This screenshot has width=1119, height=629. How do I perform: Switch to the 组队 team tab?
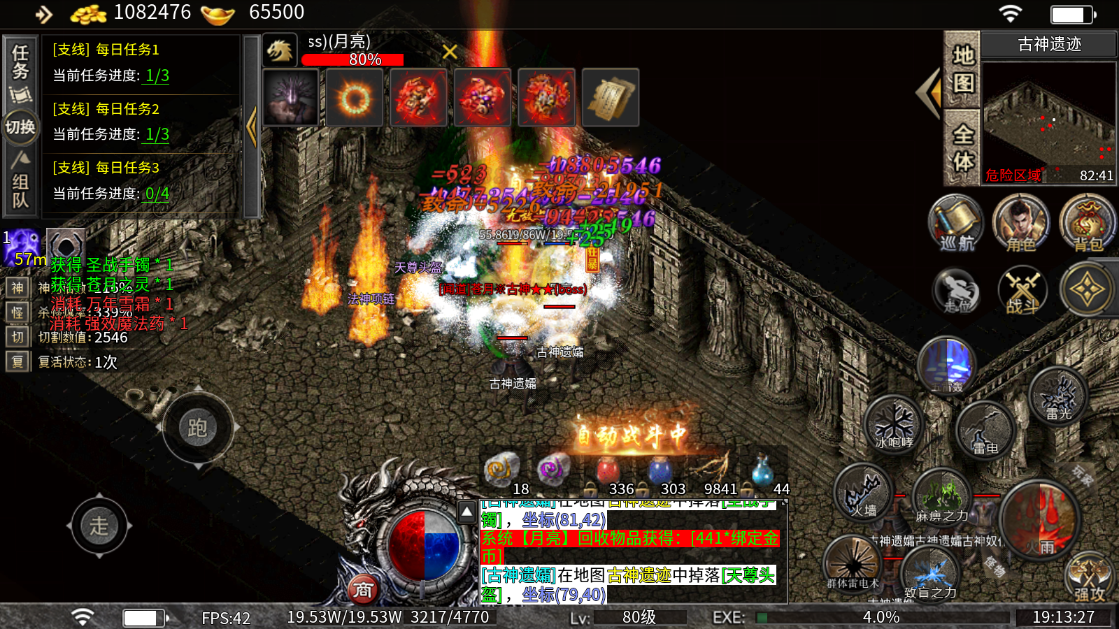[20, 187]
